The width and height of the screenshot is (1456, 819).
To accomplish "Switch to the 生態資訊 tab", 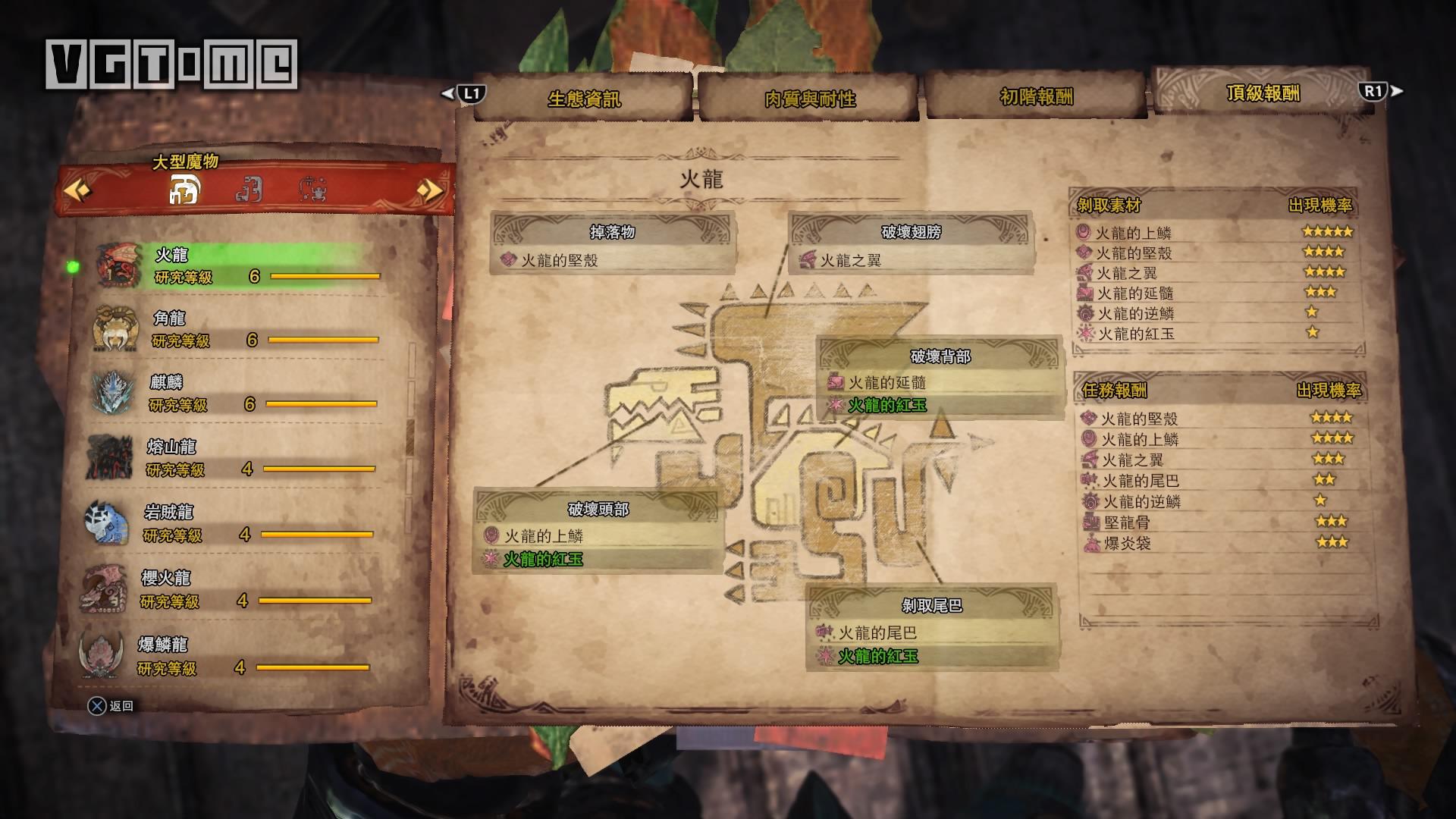I will pos(583,98).
